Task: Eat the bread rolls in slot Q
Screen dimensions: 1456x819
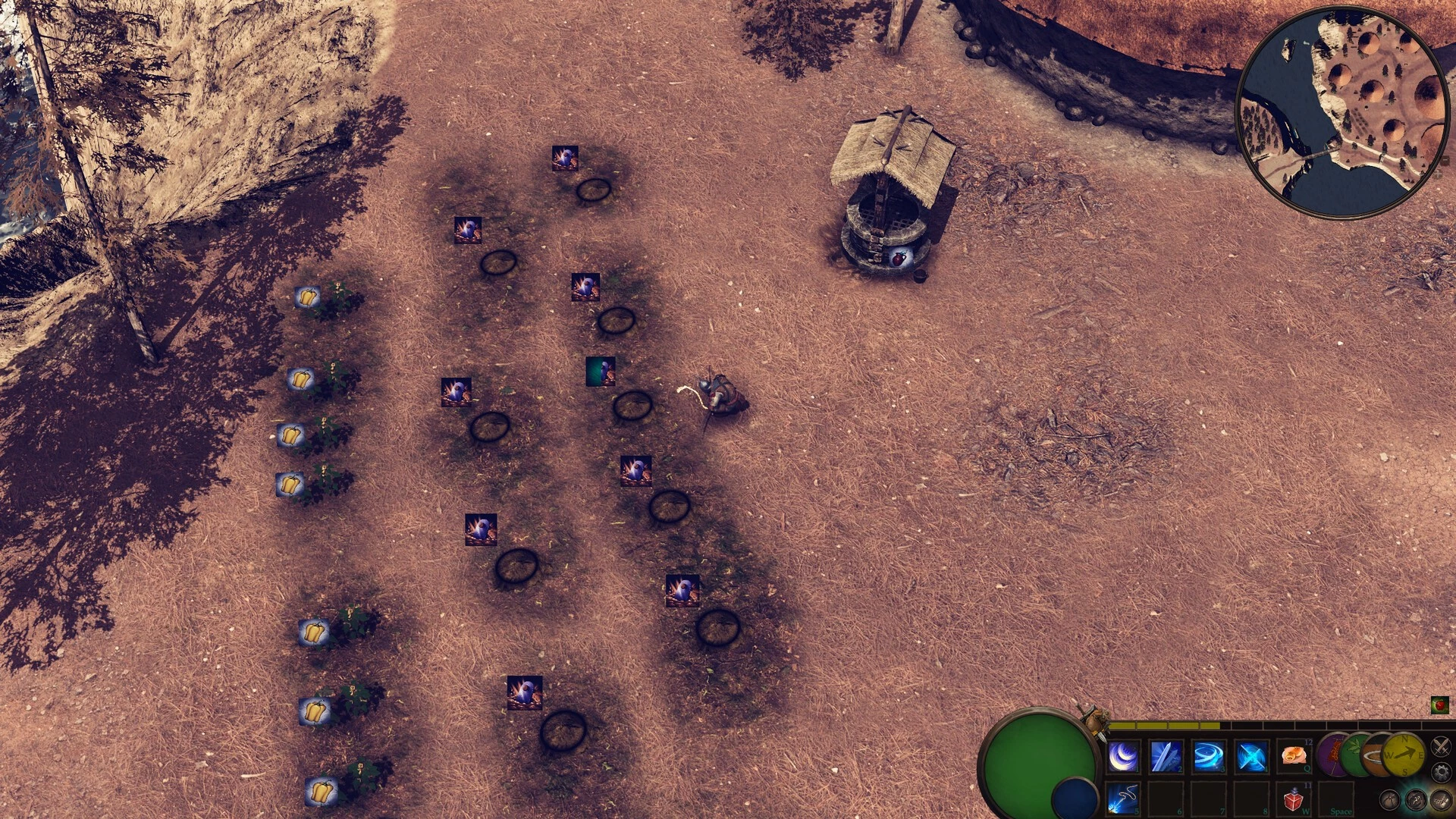Action: tap(1294, 756)
